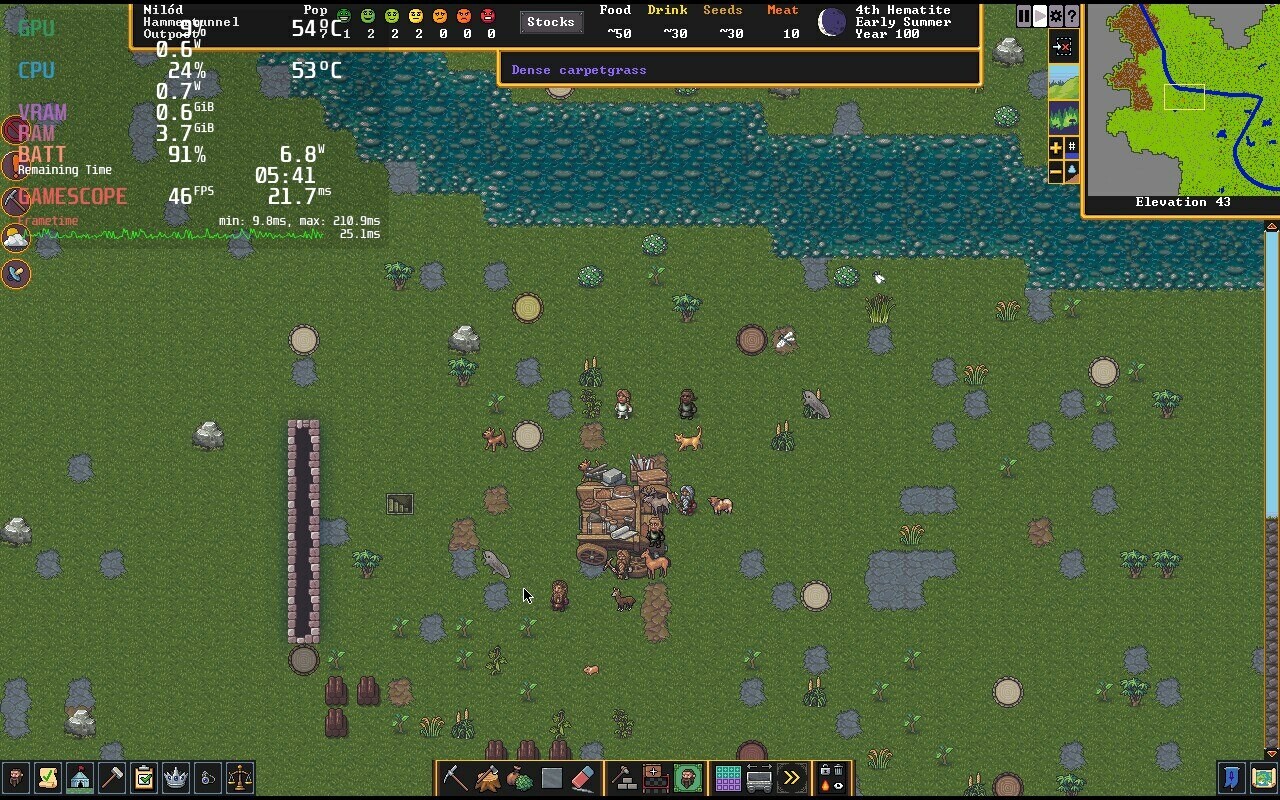Open the work orders clipboard icon
The width and height of the screenshot is (1280, 800).
point(144,777)
